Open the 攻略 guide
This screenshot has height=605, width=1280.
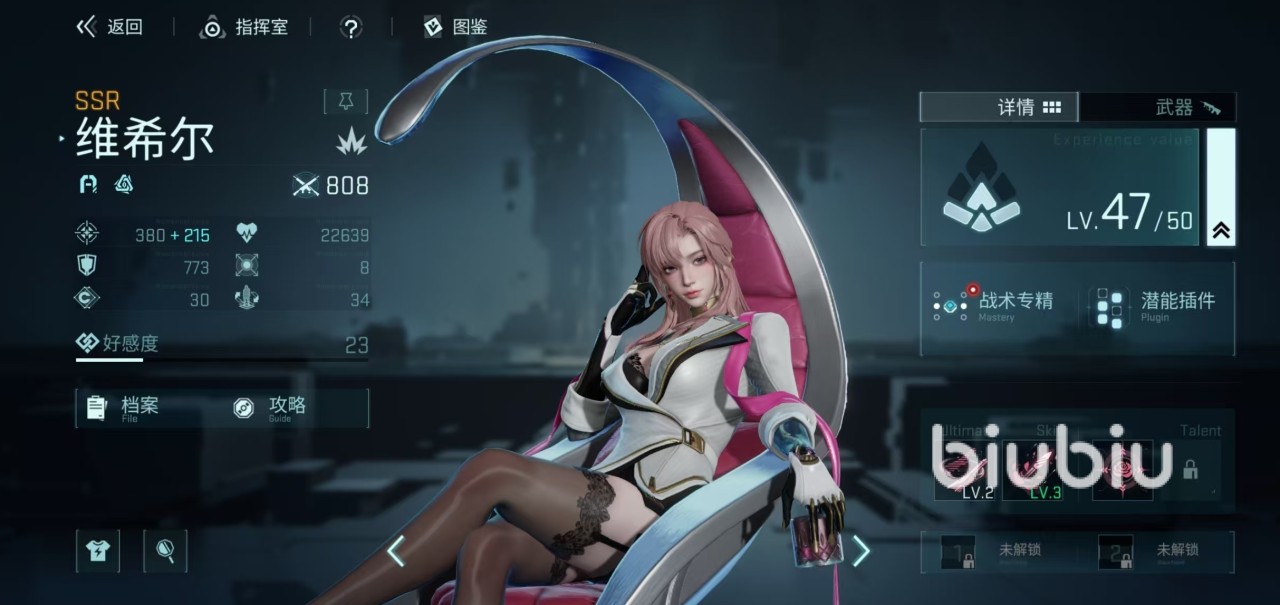[x=271, y=407]
